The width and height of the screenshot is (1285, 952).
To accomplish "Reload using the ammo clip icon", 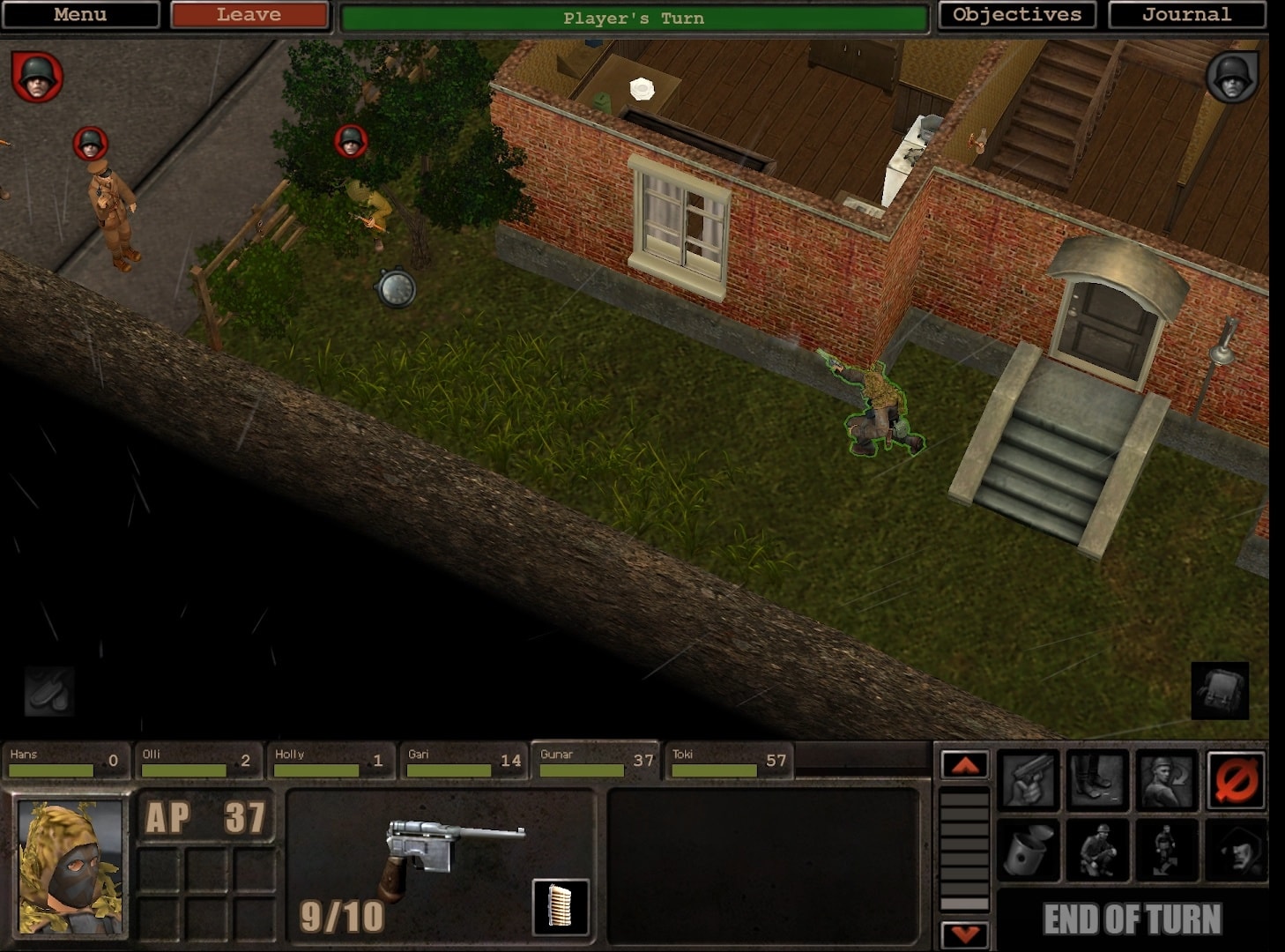I will (561, 906).
